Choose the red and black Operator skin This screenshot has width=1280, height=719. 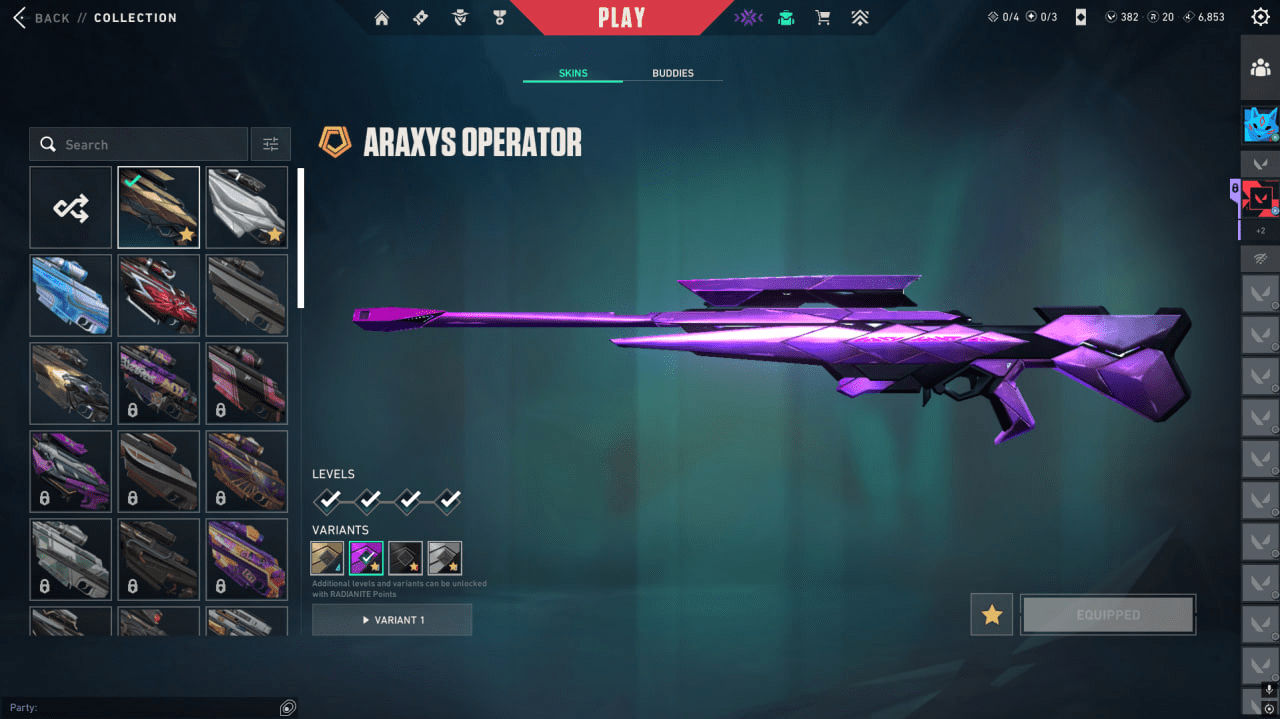(158, 295)
